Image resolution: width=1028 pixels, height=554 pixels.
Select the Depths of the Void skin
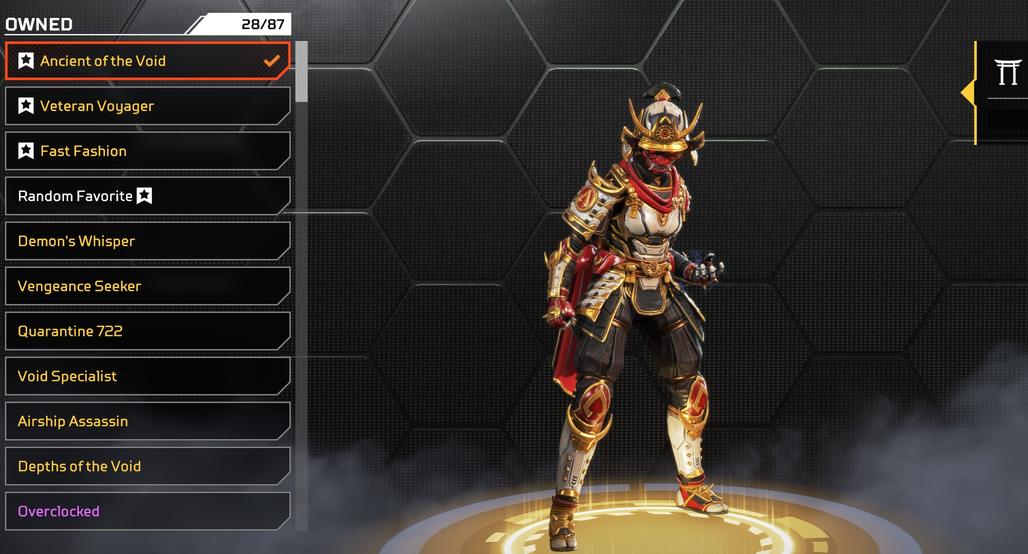pyautogui.click(x=147, y=466)
